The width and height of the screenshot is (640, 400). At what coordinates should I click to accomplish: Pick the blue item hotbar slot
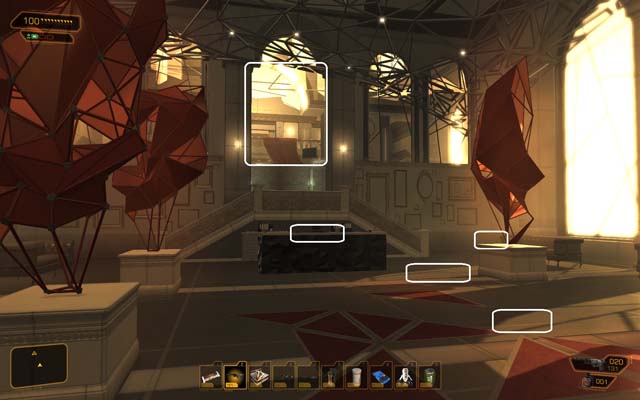click(381, 376)
